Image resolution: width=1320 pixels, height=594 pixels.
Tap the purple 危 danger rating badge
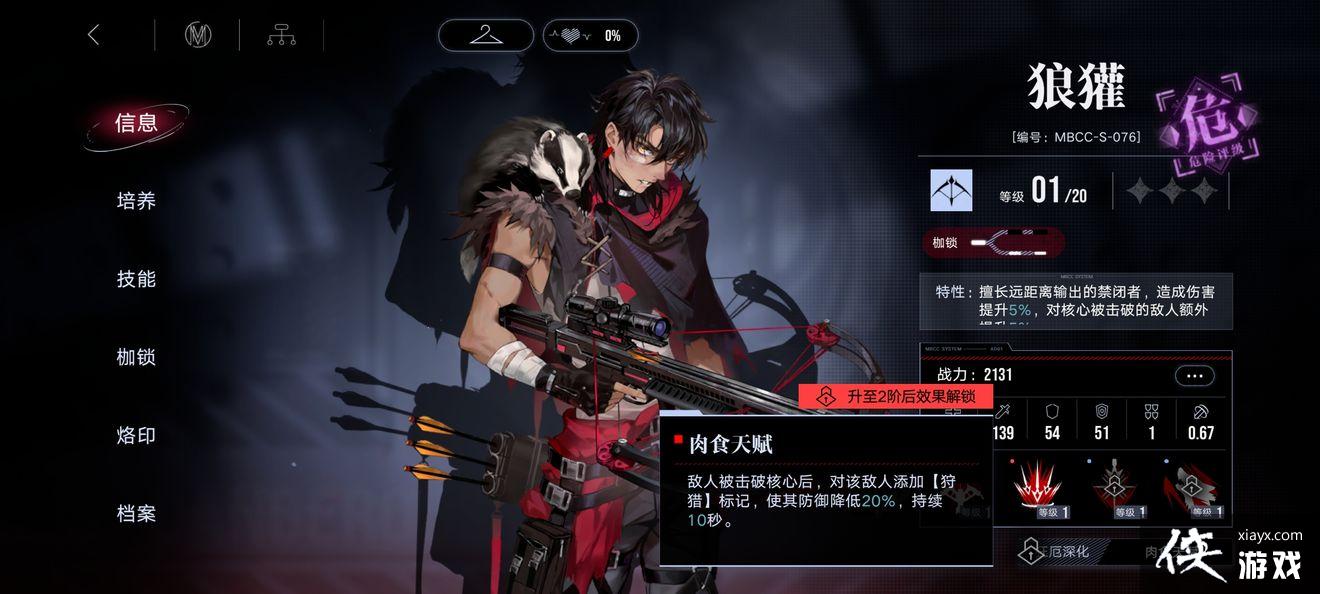(1205, 125)
